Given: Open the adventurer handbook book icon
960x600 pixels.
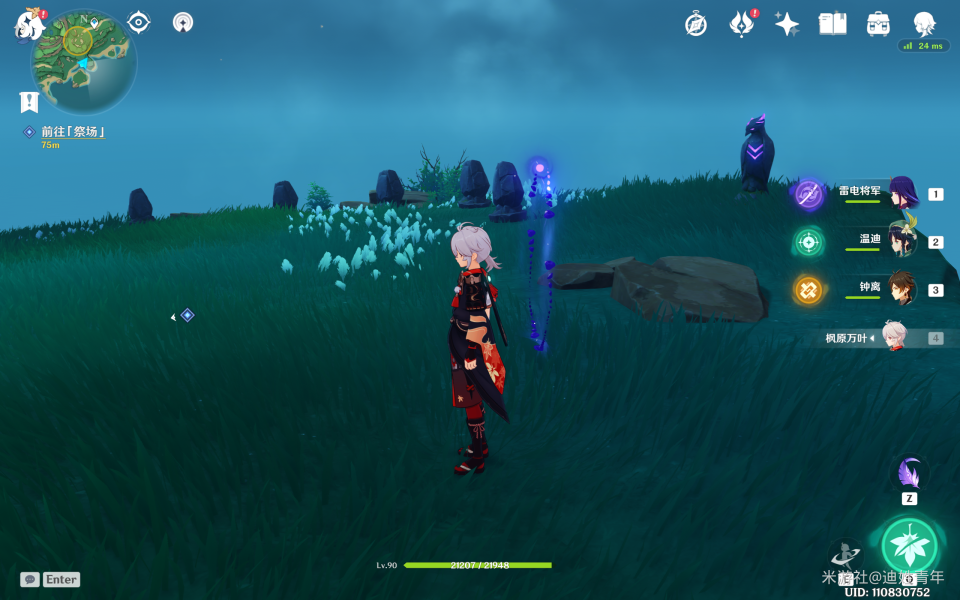Looking at the screenshot, I should pos(832,24).
